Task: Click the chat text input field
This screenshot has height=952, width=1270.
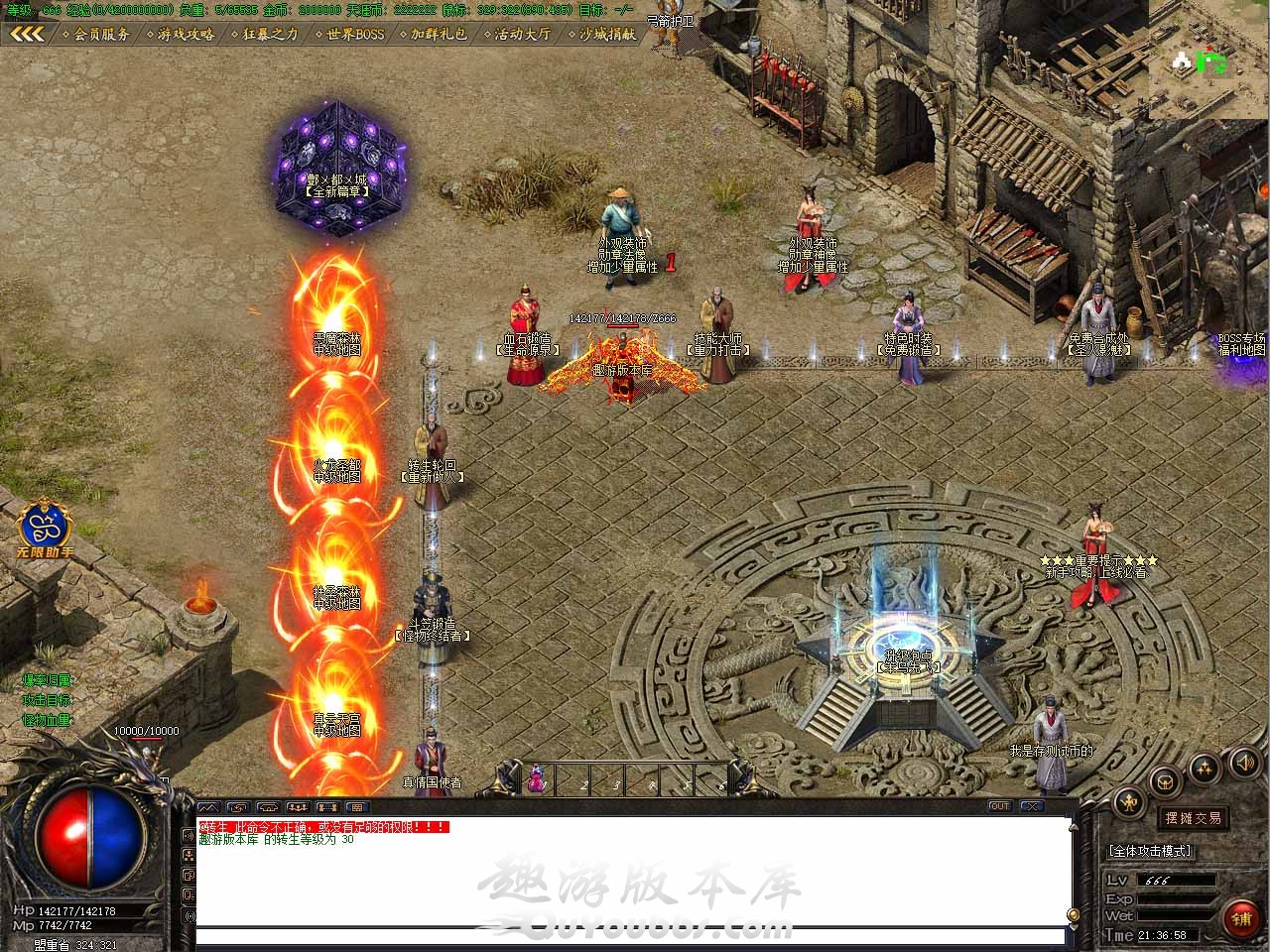Action: coord(630,935)
